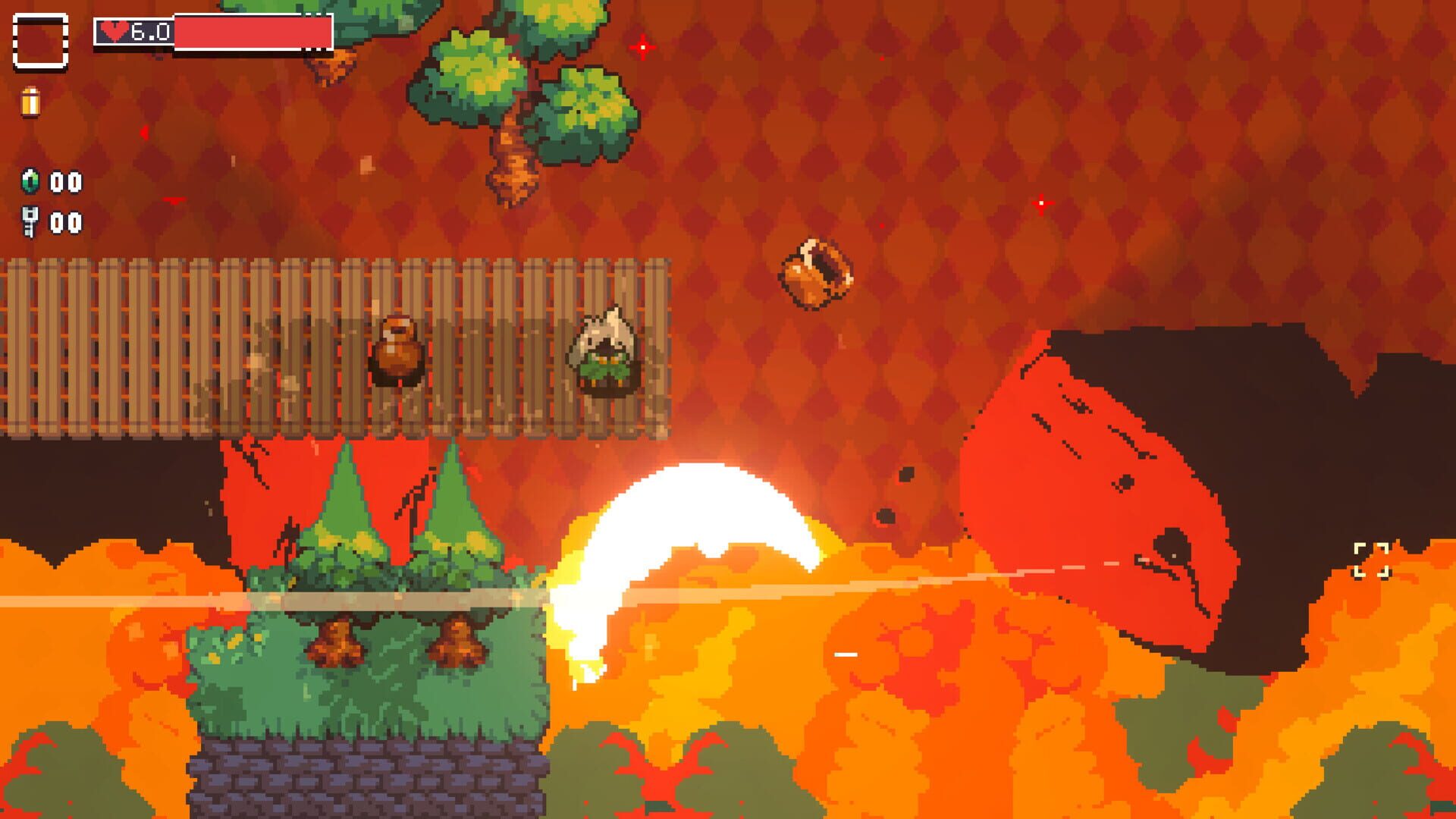Screen dimensions: 1456x819
Task: Select a pine tree on the grassy island
Action: point(349,508)
